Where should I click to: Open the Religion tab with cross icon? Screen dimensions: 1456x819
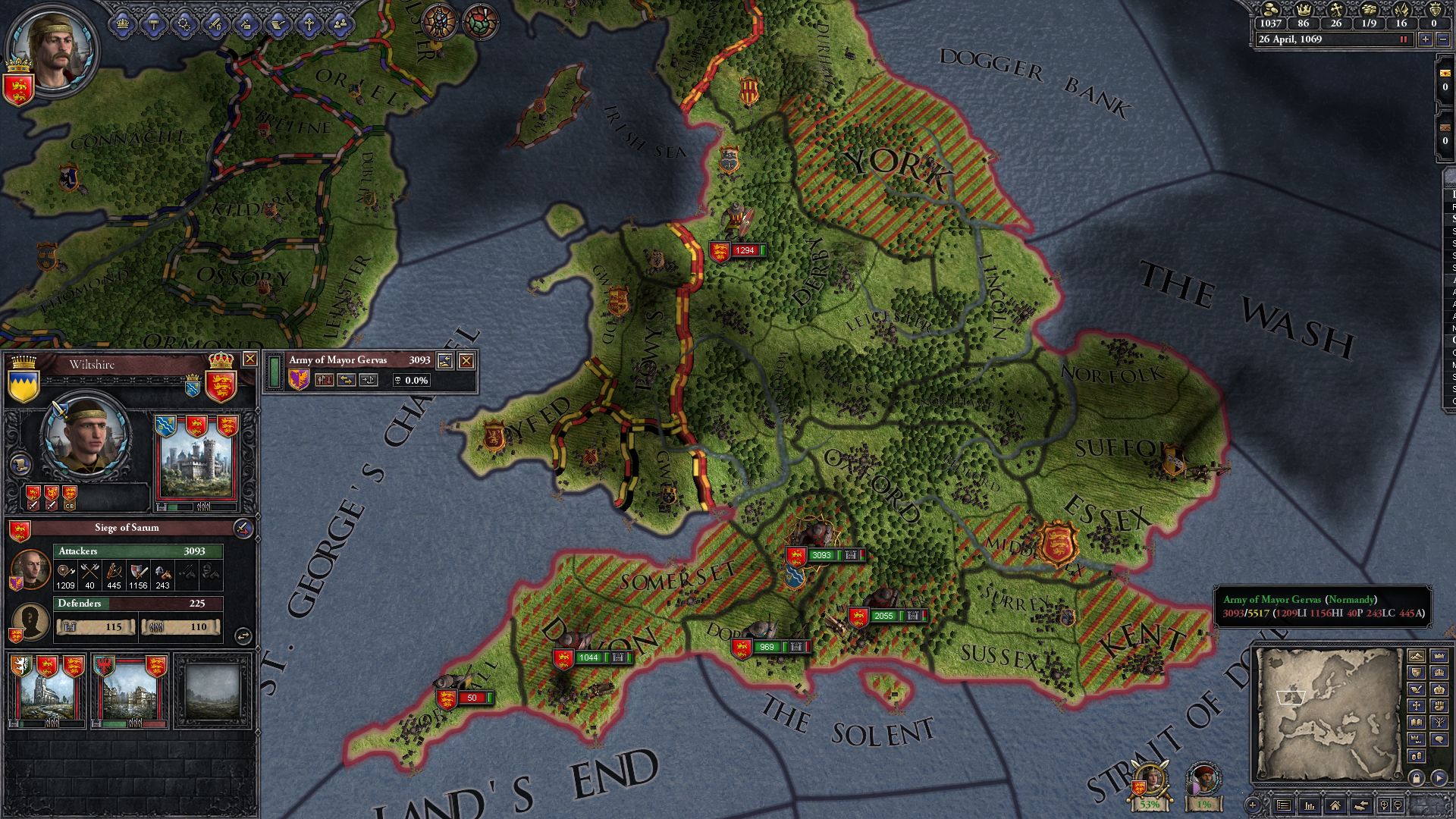click(x=309, y=24)
